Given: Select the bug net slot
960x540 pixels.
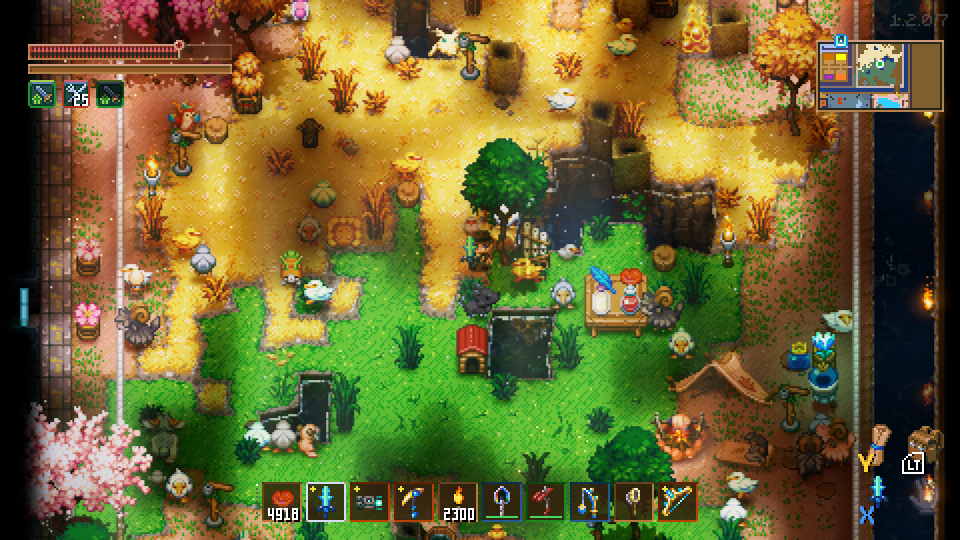Looking at the screenshot, I should tap(634, 501).
